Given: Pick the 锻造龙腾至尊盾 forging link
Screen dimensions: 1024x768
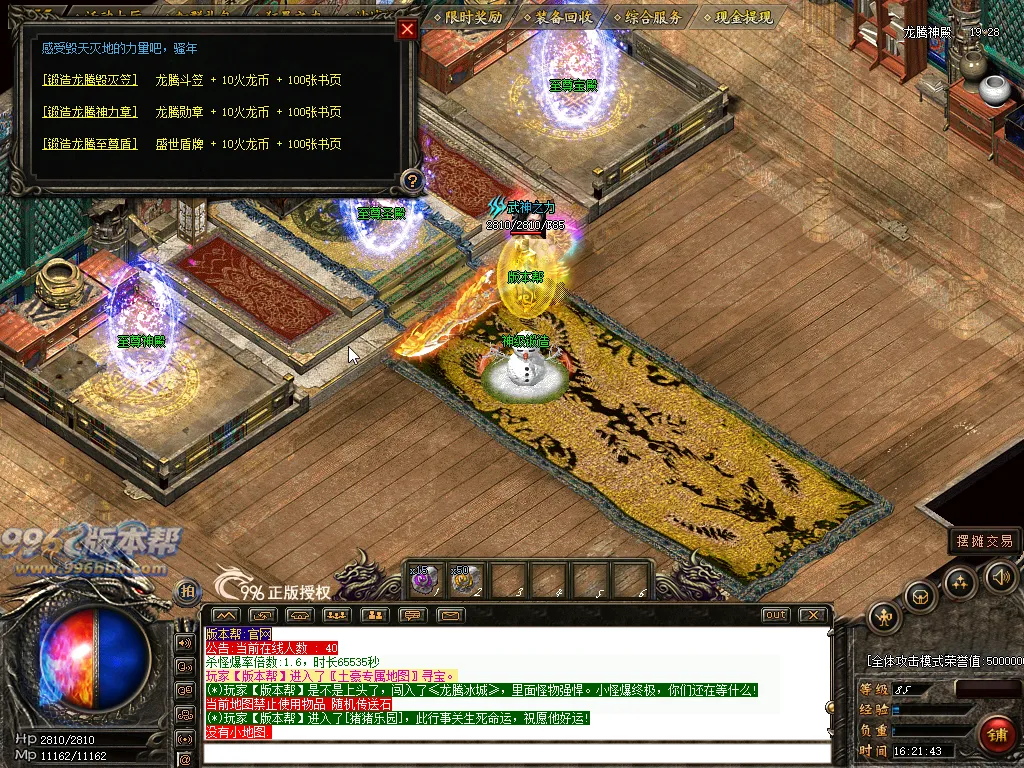Looking at the screenshot, I should coord(90,144).
